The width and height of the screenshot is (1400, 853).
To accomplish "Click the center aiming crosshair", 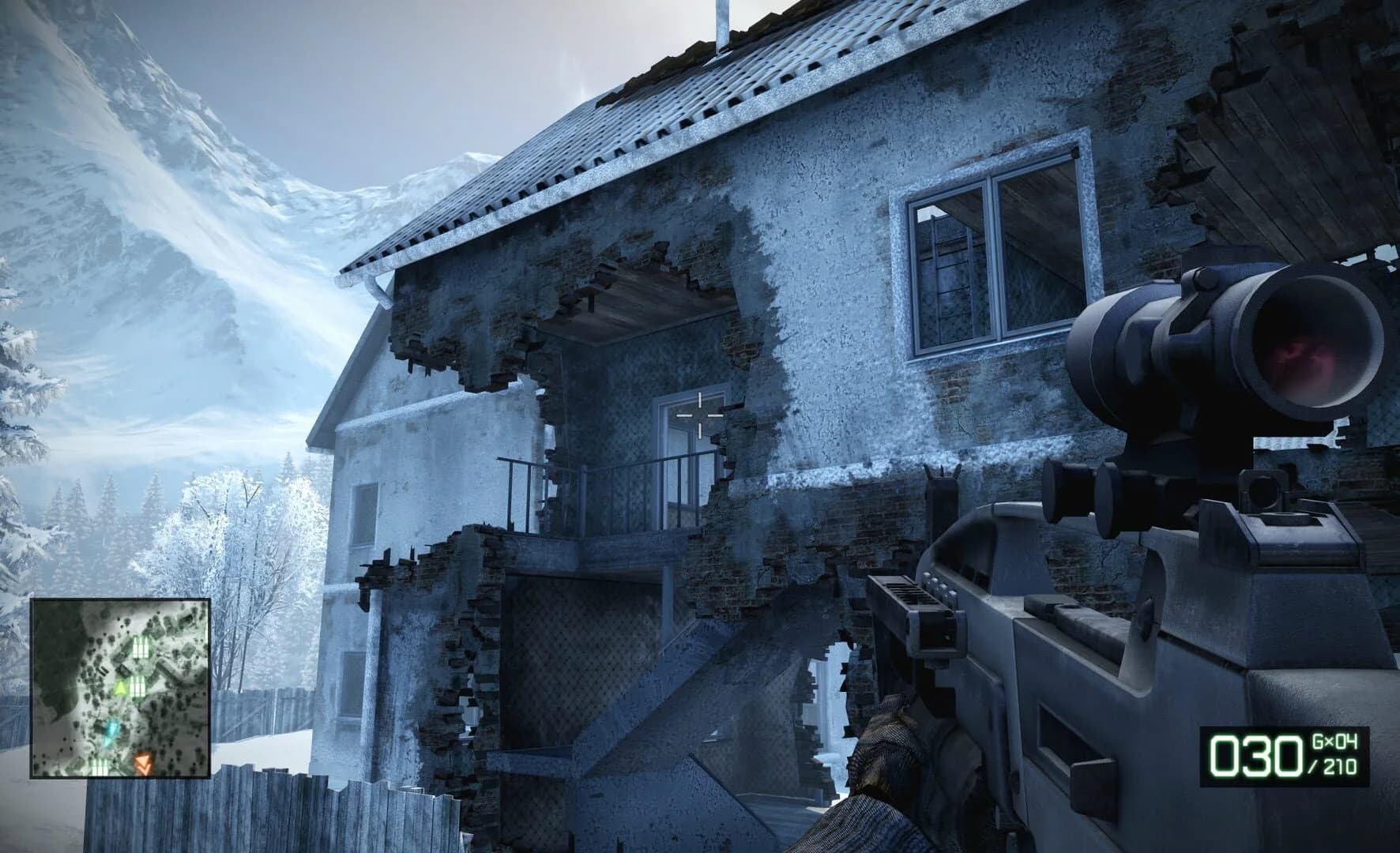I will [x=700, y=414].
